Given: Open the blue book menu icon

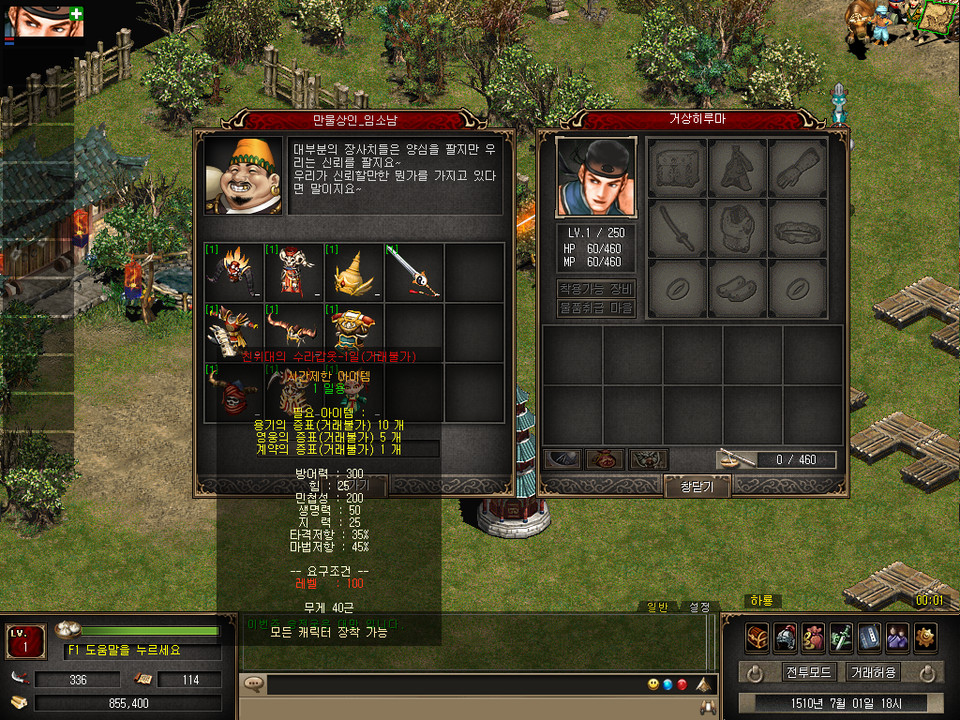Looking at the screenshot, I should tap(869, 636).
